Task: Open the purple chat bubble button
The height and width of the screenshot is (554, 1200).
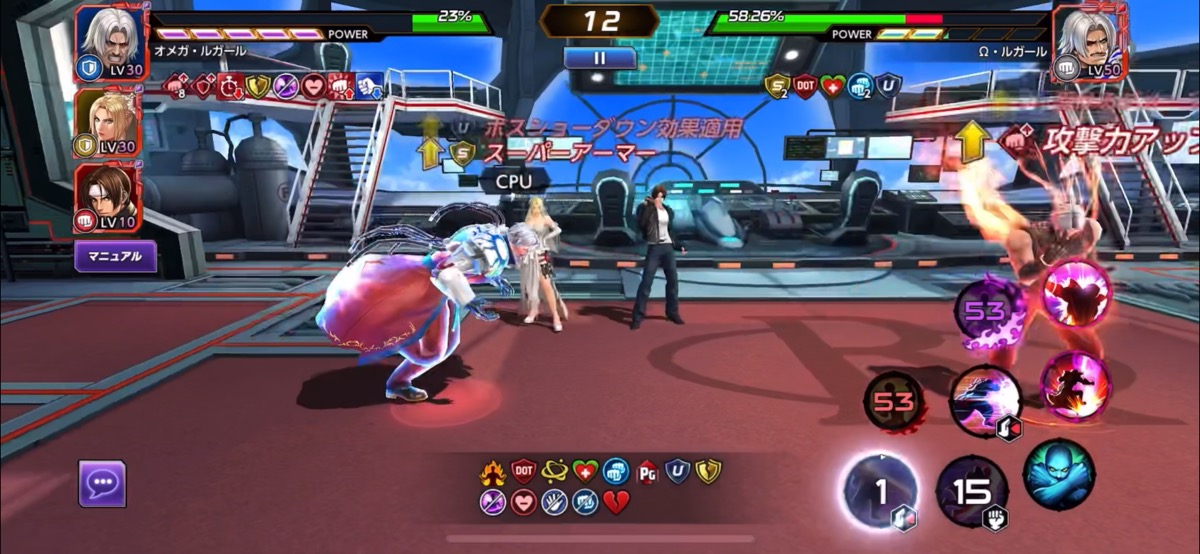Action: [x=102, y=483]
